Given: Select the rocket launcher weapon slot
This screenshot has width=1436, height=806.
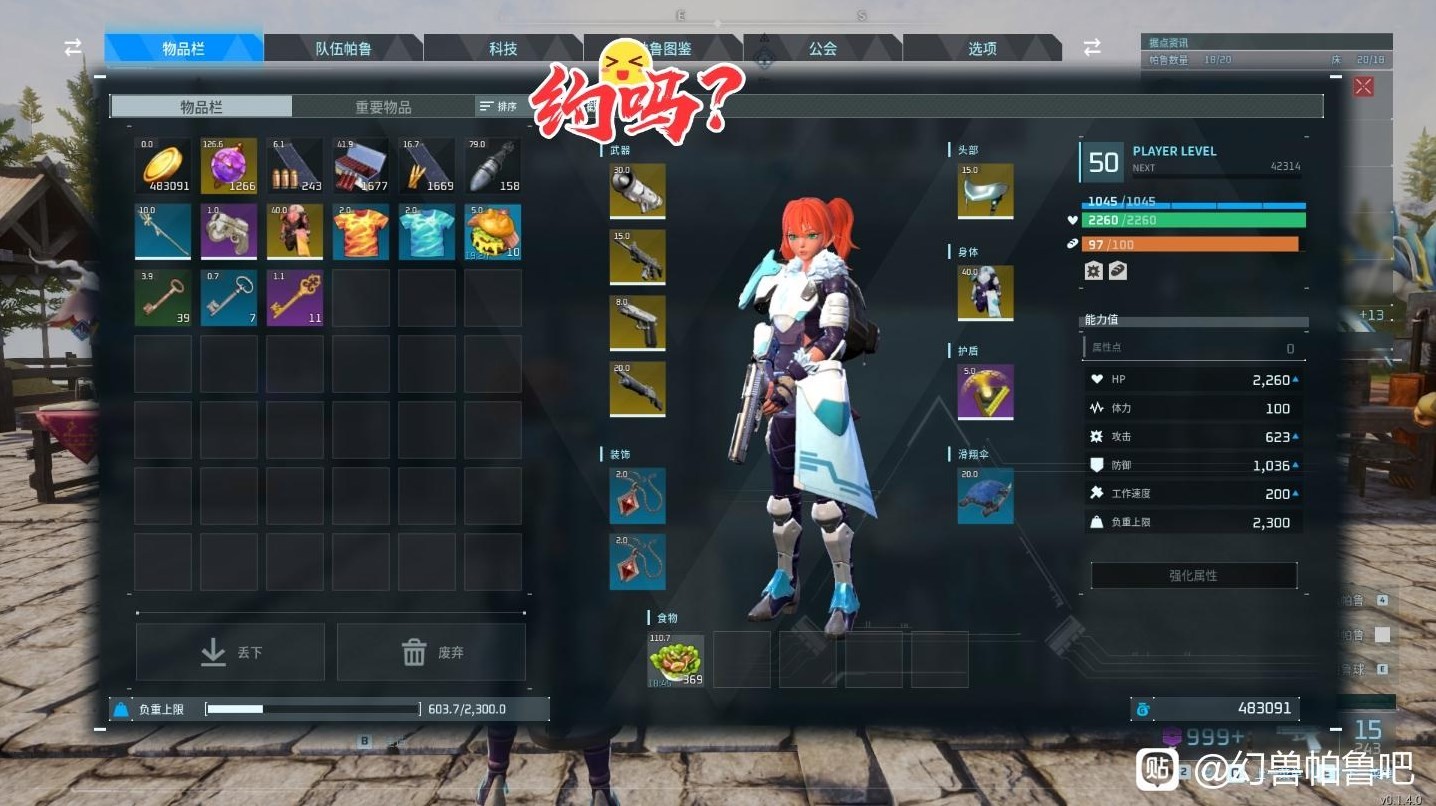Looking at the screenshot, I should pos(637,191).
